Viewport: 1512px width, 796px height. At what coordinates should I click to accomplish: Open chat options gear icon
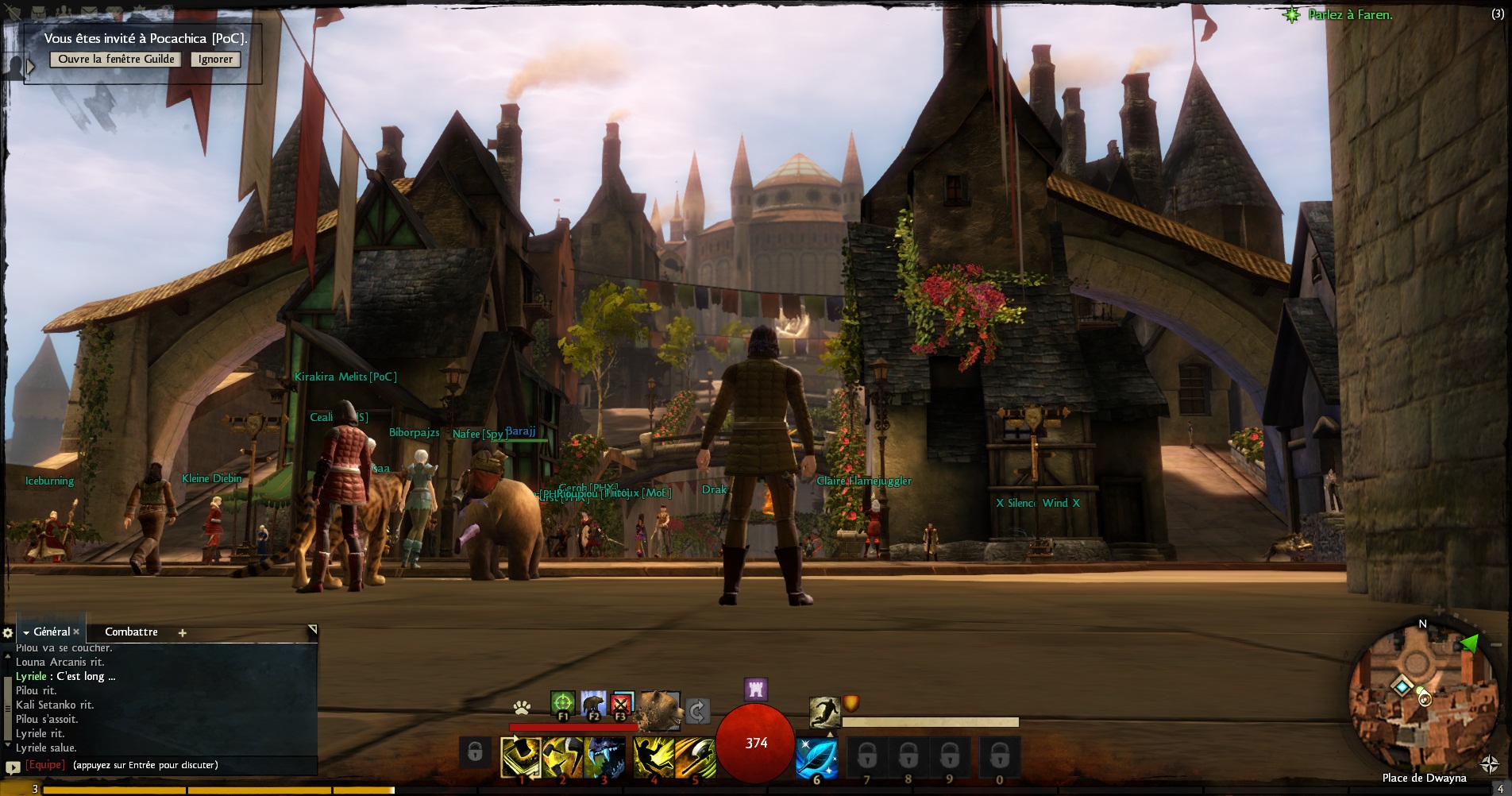pos(8,632)
